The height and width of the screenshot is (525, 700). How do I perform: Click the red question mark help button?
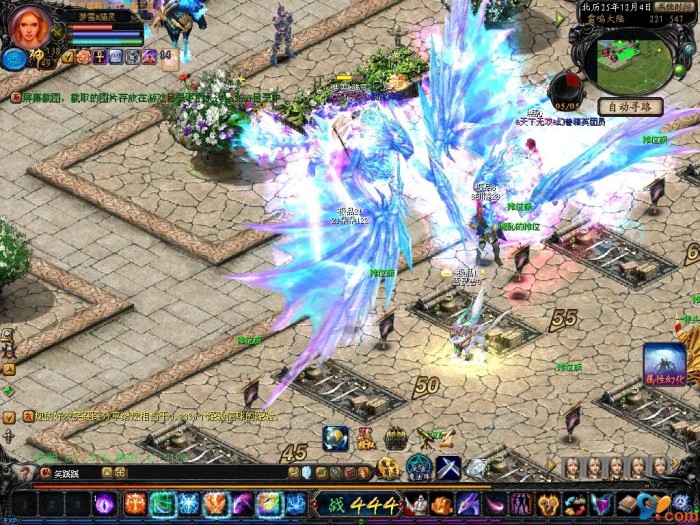25,473
